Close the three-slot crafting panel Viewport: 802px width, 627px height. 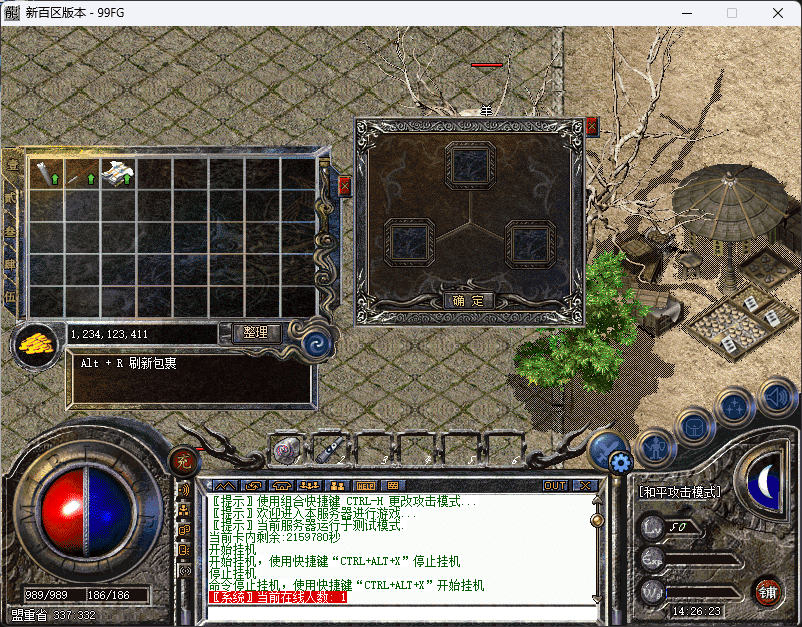[592, 127]
